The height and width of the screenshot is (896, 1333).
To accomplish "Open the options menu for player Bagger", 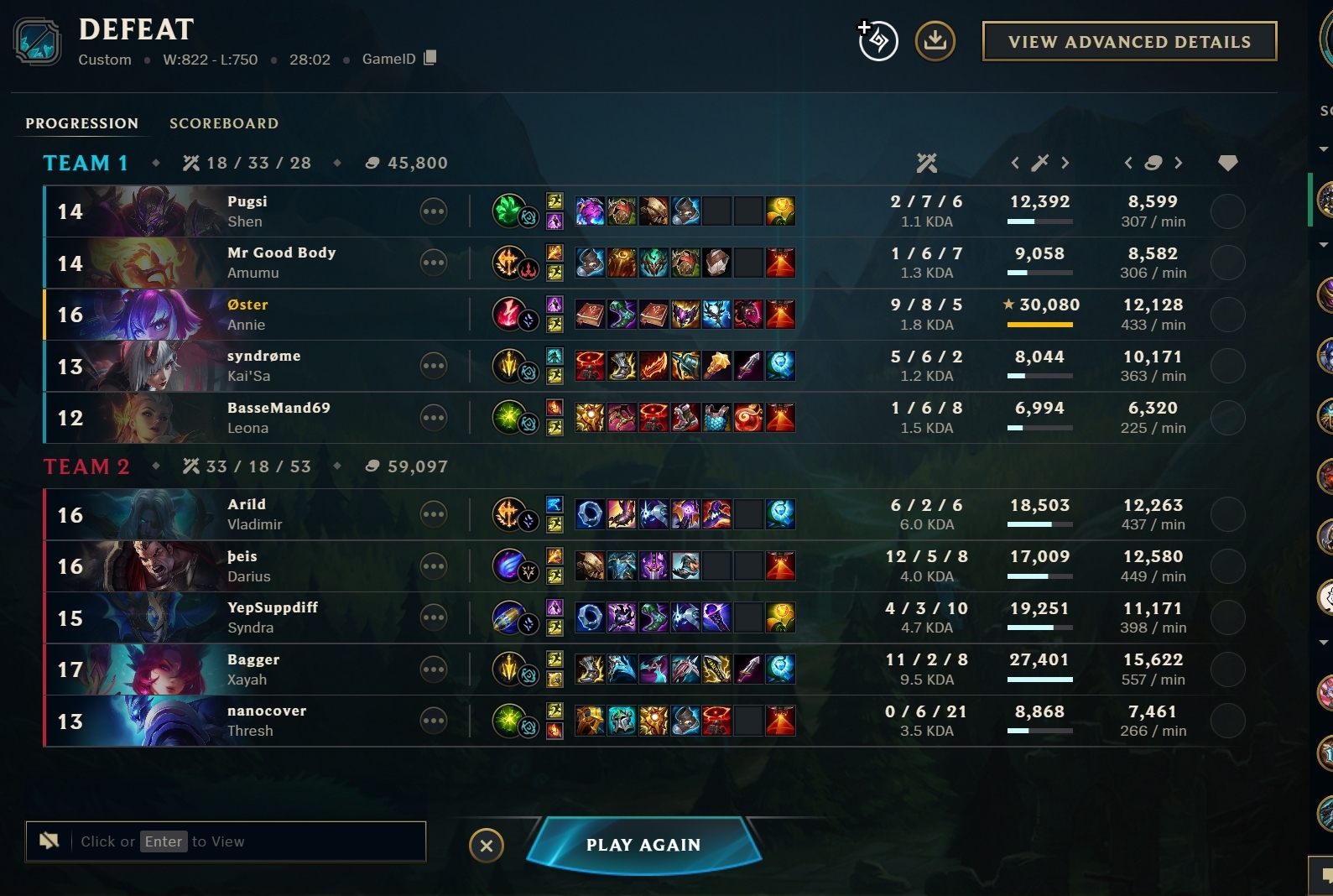I will 434,669.
